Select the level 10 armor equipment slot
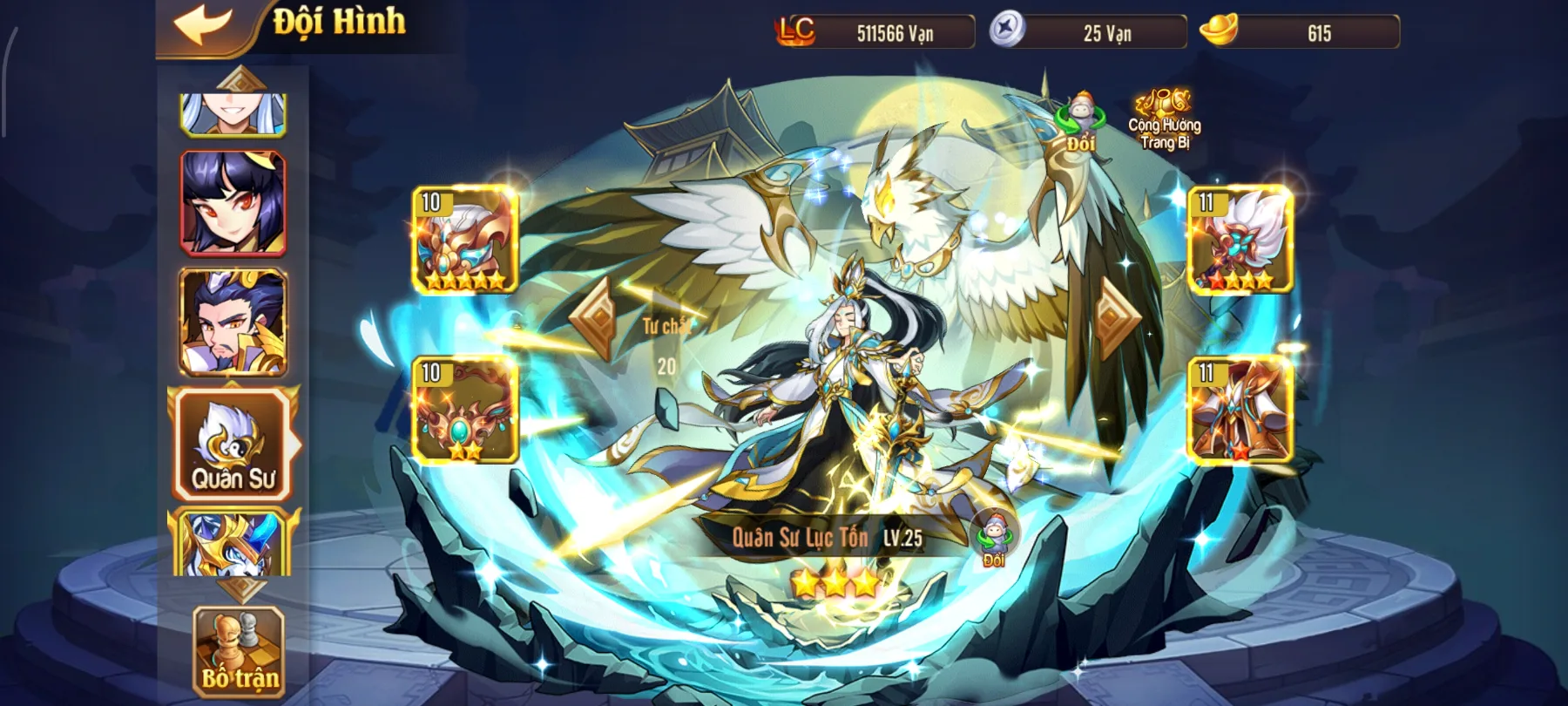Image resolution: width=1568 pixels, height=706 pixels. coord(462,240)
